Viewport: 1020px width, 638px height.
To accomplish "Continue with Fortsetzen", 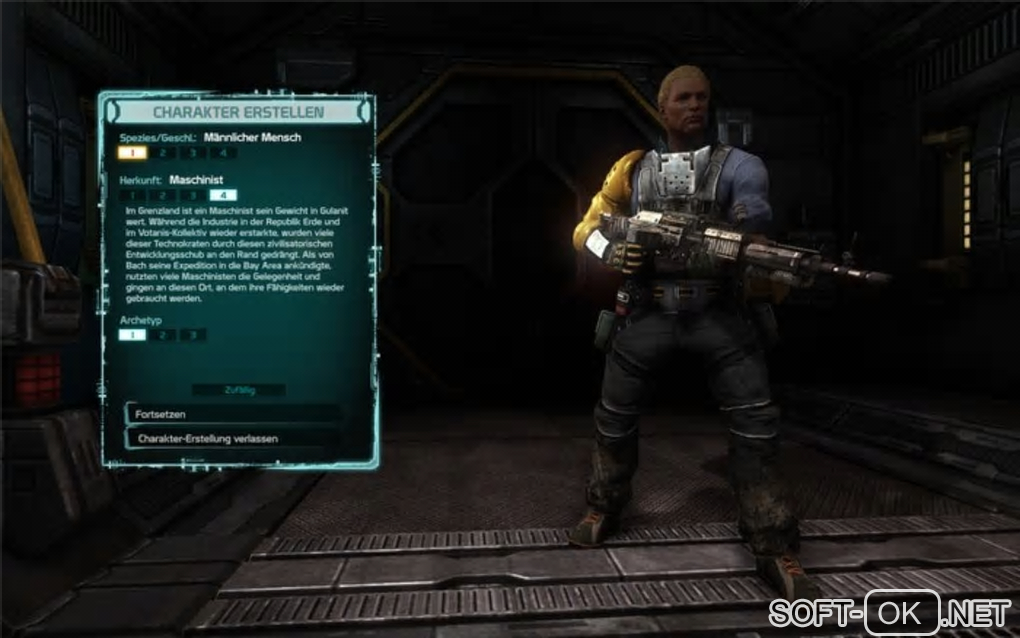I will point(232,414).
